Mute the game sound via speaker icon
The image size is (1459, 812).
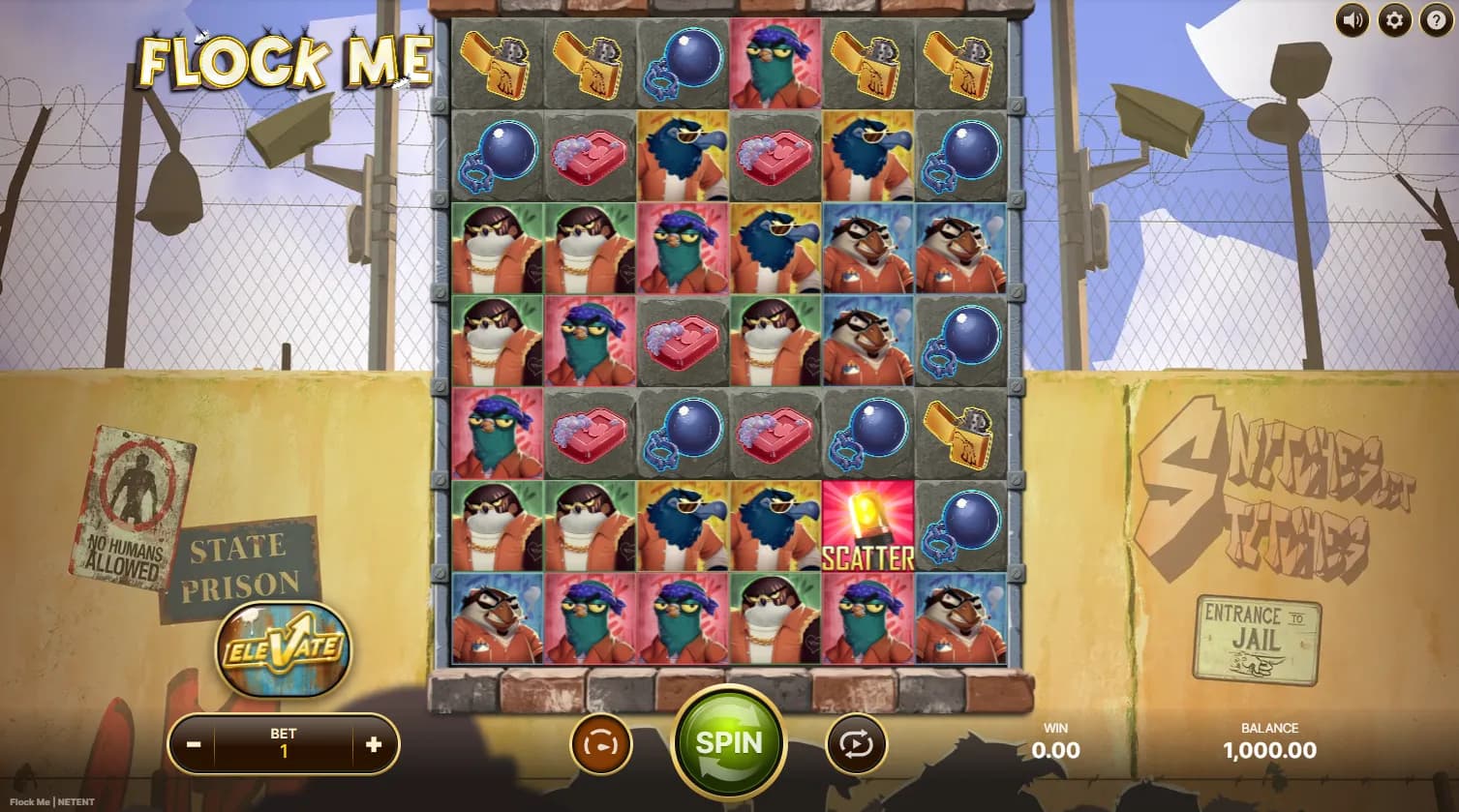click(1353, 19)
